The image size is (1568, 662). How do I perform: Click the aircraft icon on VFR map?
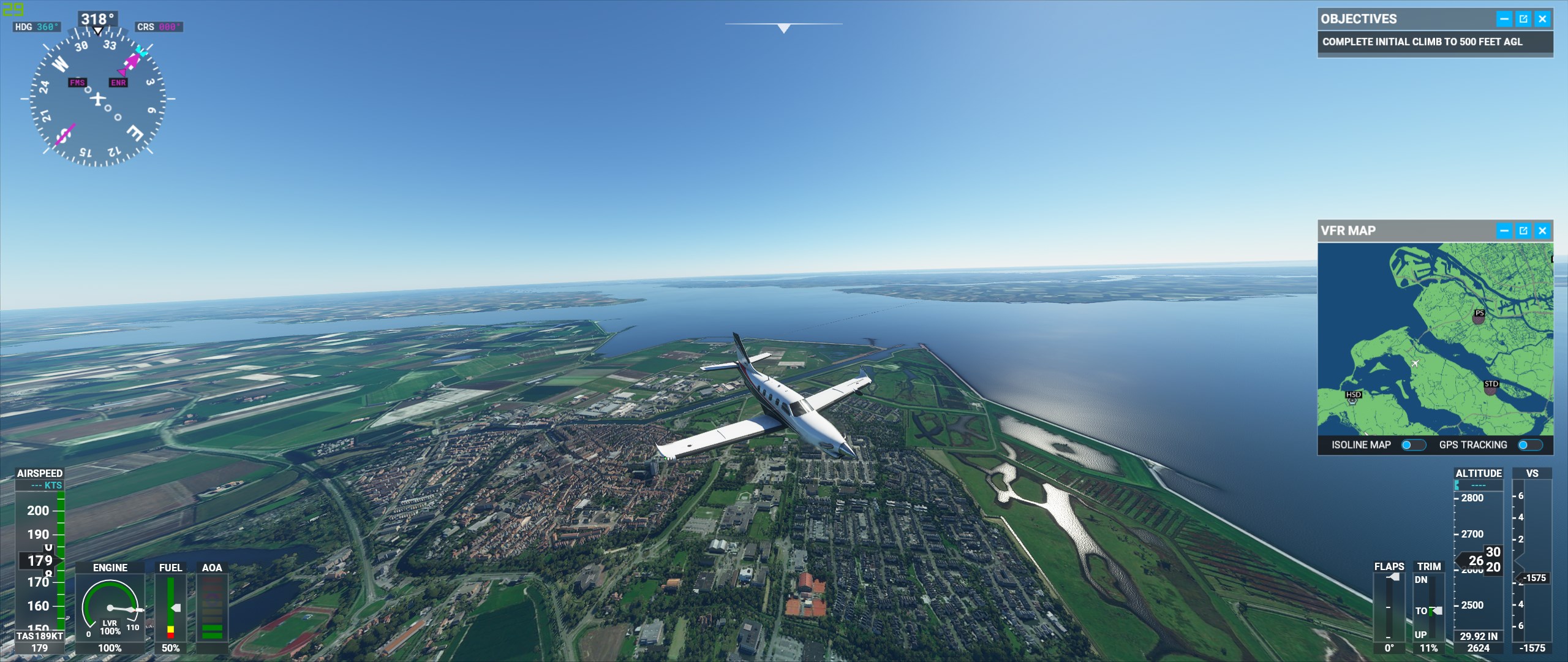coord(1415,363)
